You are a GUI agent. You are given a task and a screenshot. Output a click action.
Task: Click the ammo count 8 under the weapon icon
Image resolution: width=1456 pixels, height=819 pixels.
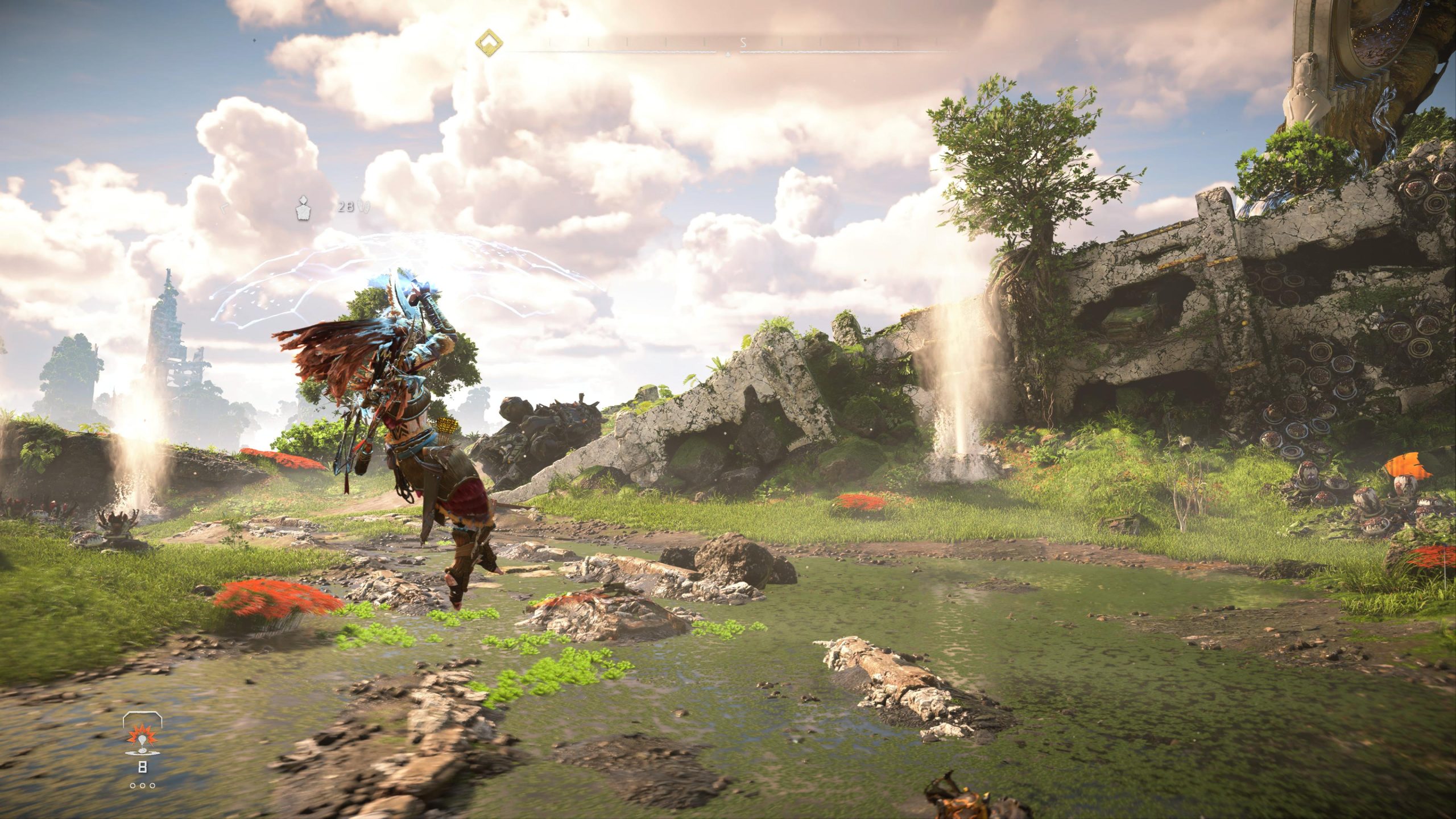point(143,767)
